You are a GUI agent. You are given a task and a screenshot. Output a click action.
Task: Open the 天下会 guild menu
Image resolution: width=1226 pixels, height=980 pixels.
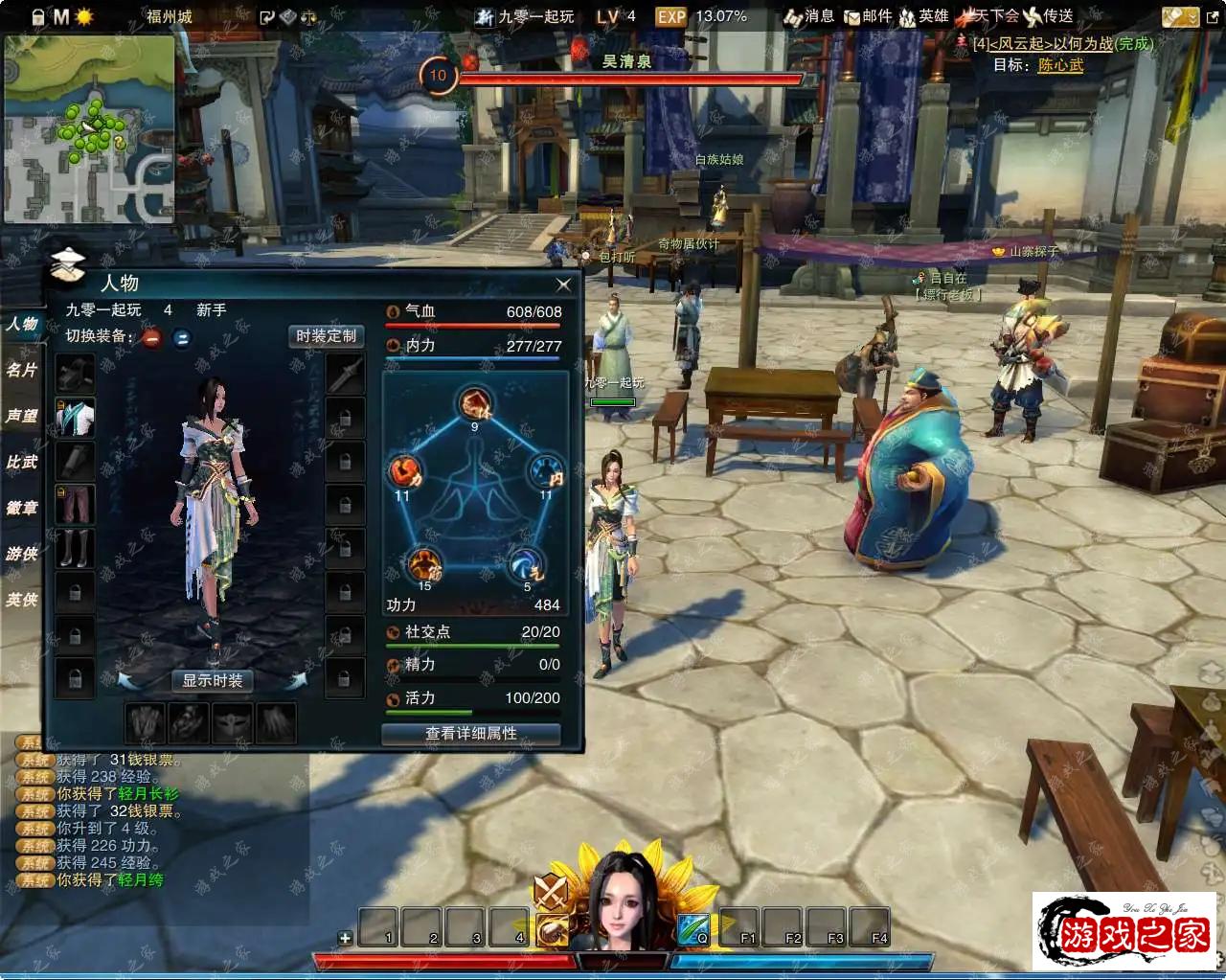coord(990,16)
